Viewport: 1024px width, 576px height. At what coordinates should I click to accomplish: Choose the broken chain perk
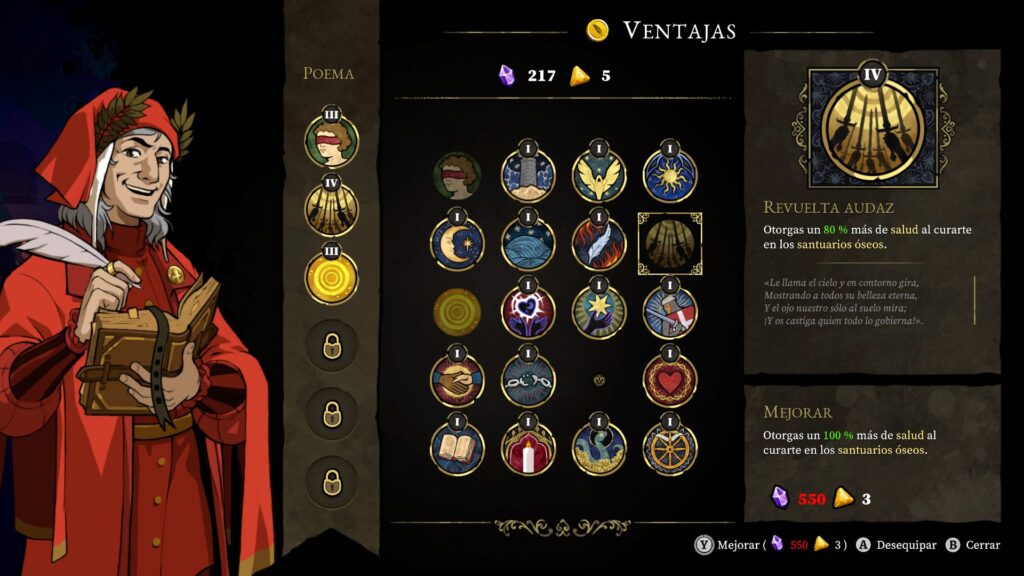pyautogui.click(x=527, y=380)
